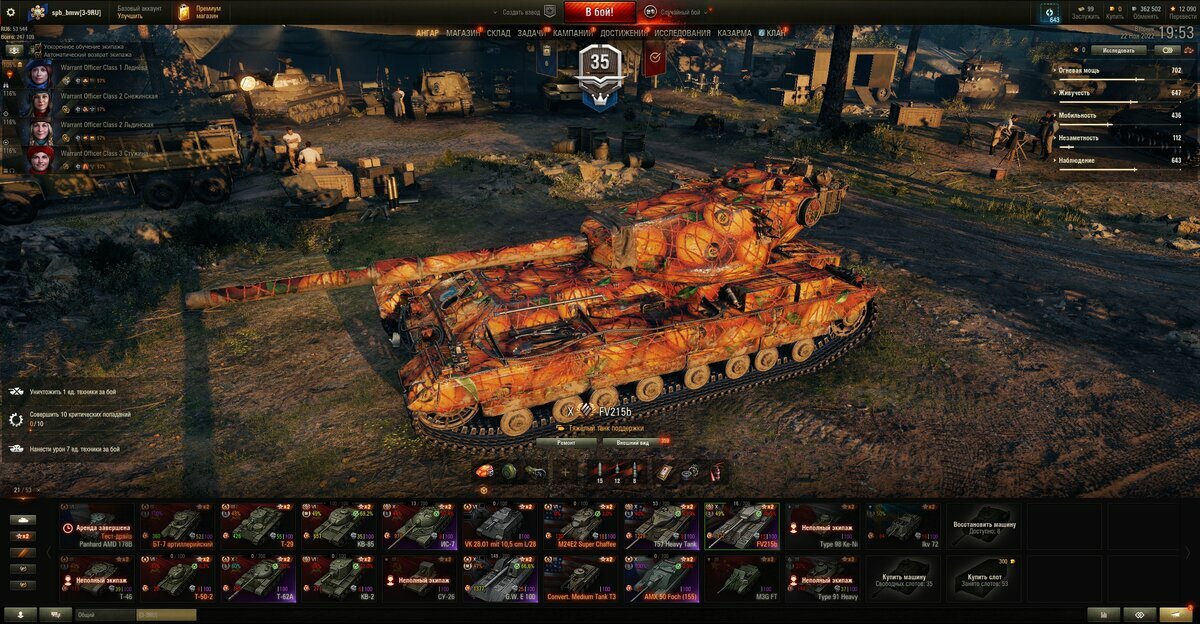Click the «Исследовать» research button

1118,49
